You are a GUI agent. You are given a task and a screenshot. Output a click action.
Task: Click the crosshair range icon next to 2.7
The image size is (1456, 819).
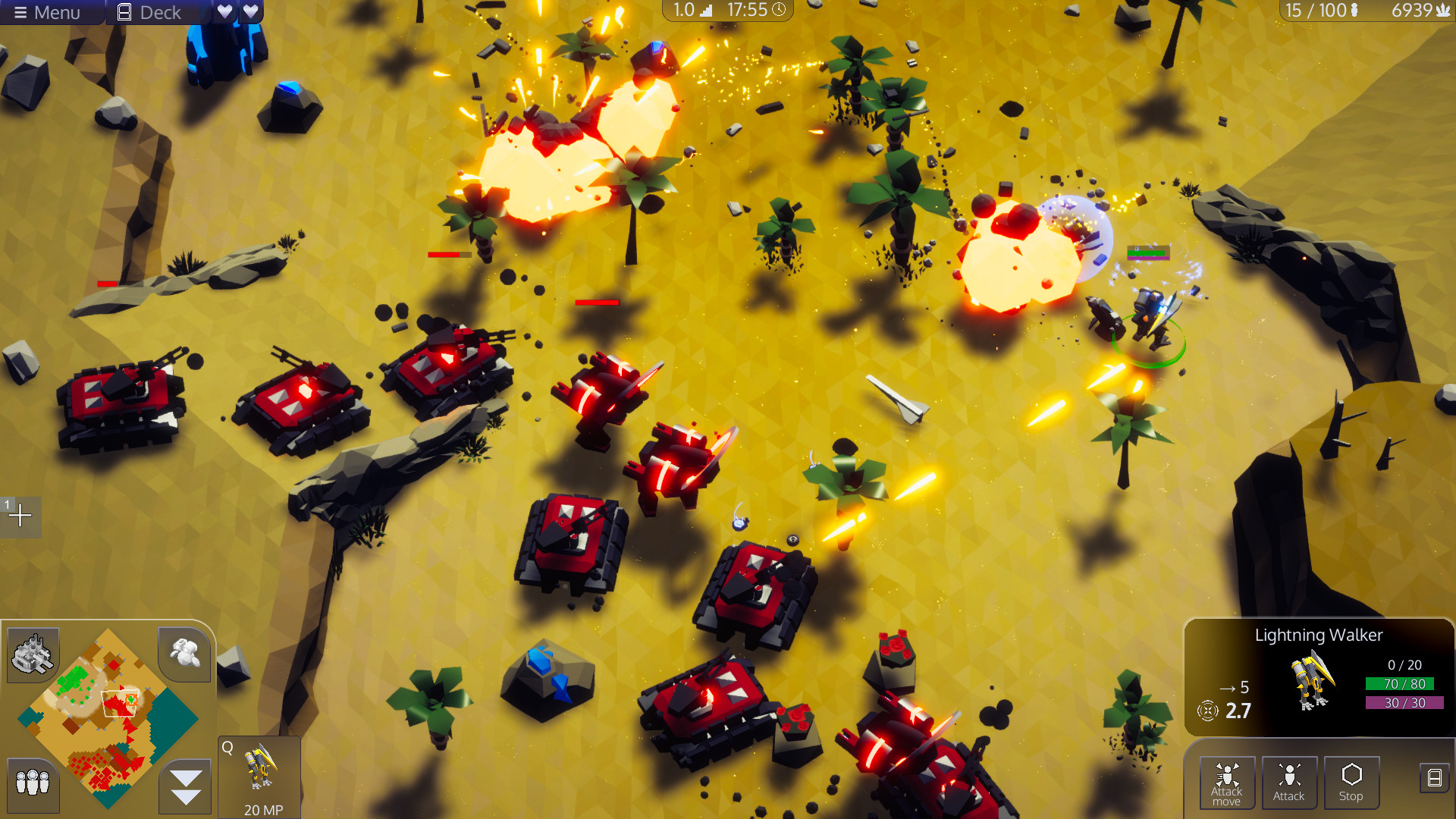[x=1207, y=711]
